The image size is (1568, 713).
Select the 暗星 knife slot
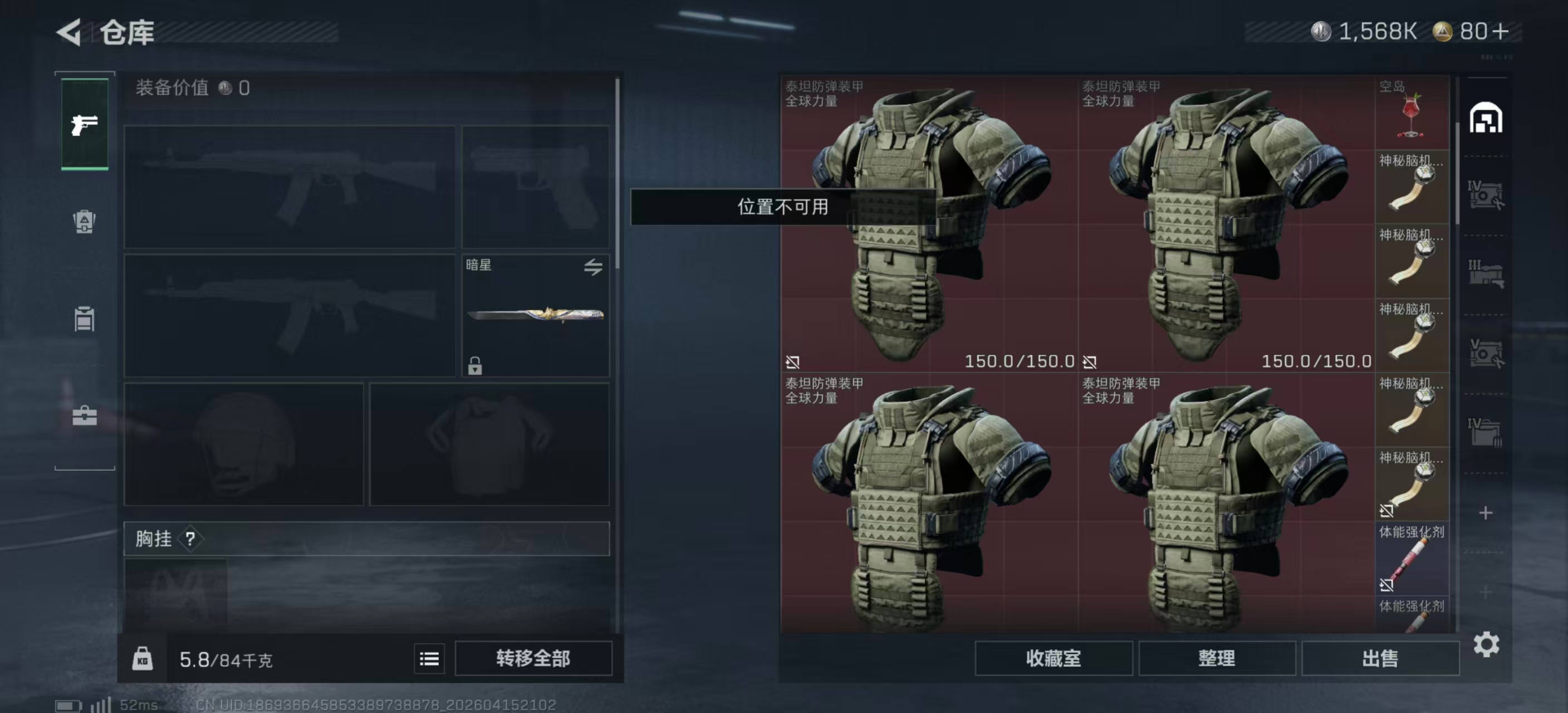pyautogui.click(x=535, y=315)
